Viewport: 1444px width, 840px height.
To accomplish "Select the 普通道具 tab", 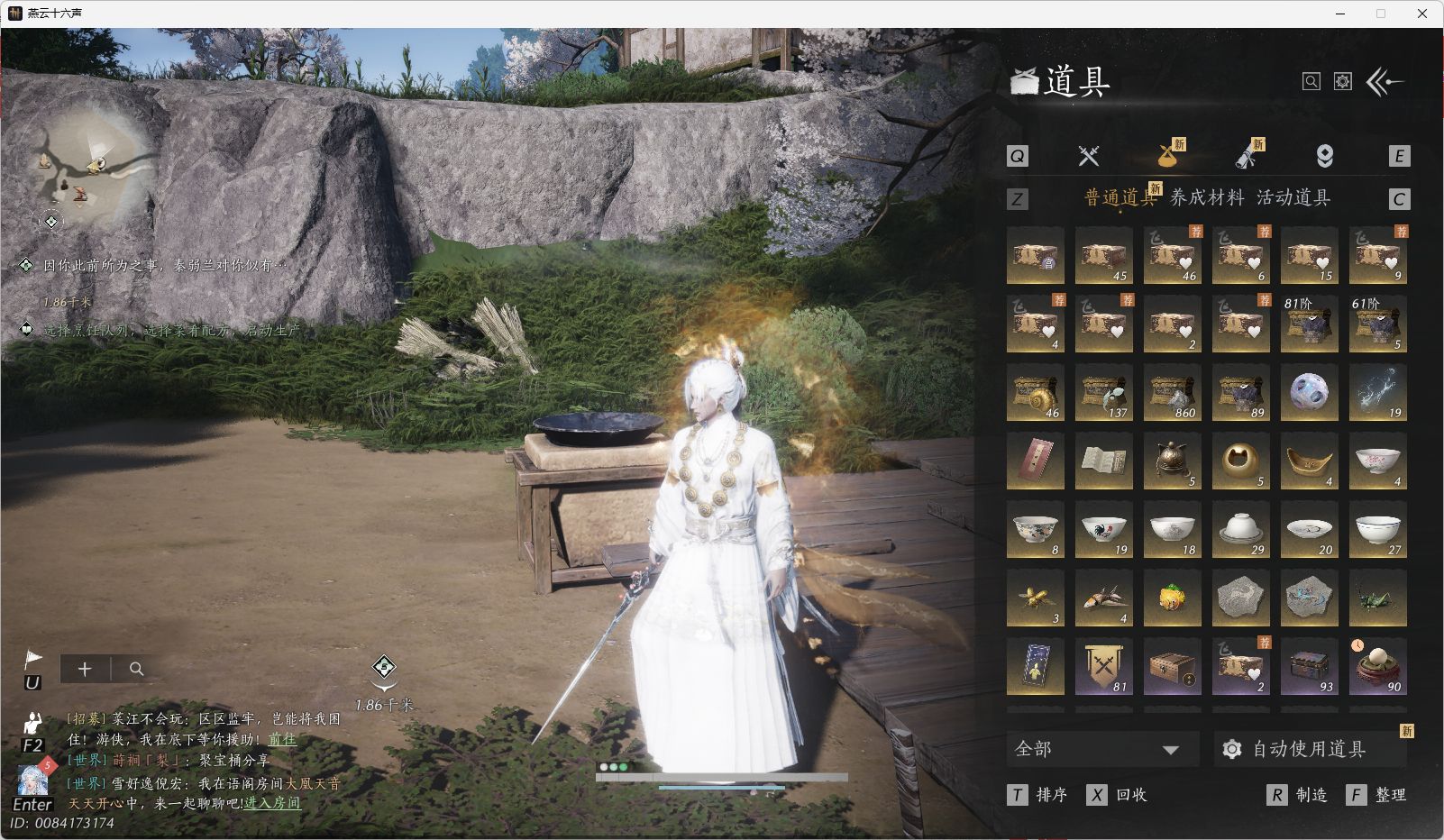I will point(1120,198).
